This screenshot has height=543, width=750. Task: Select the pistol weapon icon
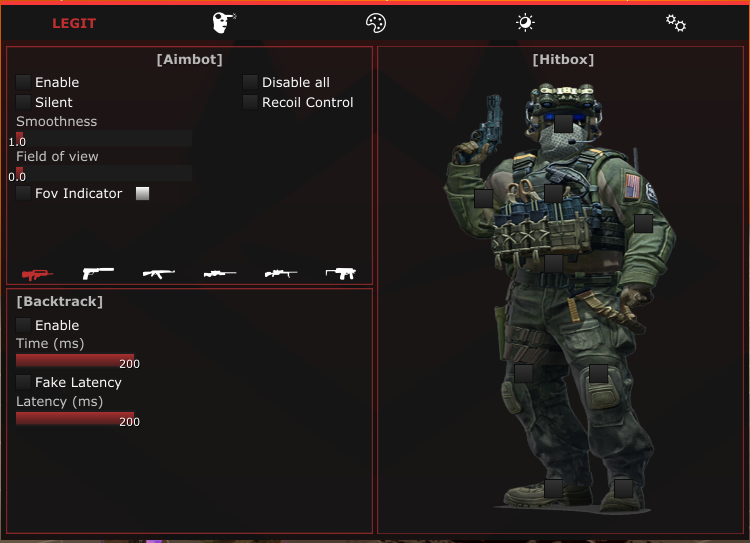click(98, 272)
